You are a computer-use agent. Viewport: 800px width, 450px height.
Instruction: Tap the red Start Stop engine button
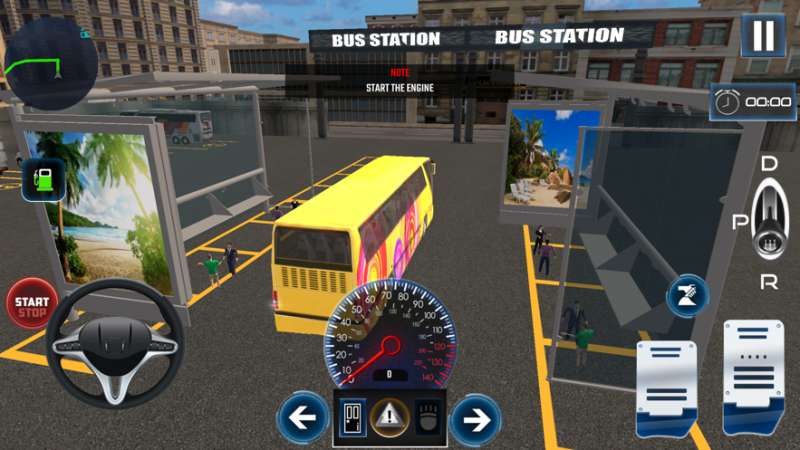pos(32,303)
